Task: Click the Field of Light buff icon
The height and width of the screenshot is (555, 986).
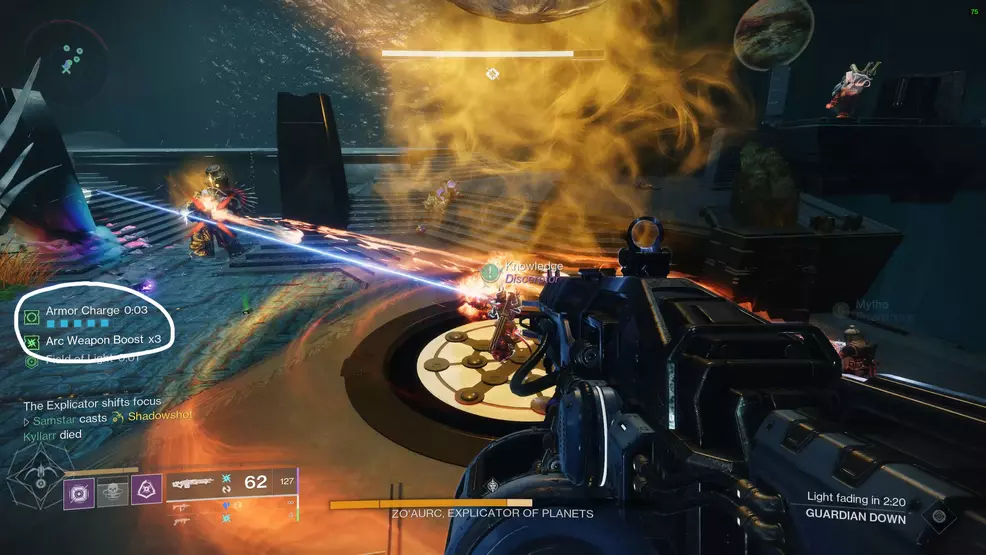Action: (32, 360)
